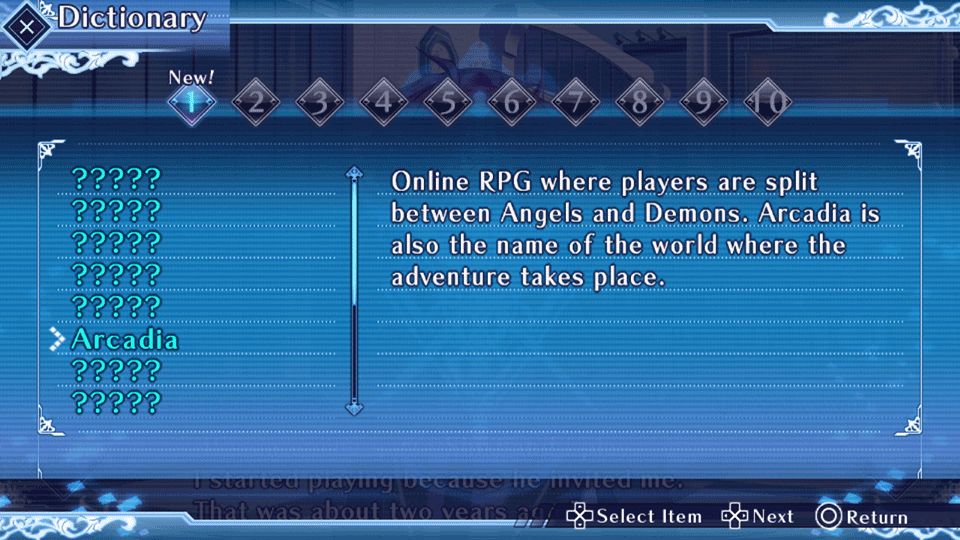Select the Arcadia dictionary entry
Image resolution: width=960 pixels, height=540 pixels.
click(124, 339)
